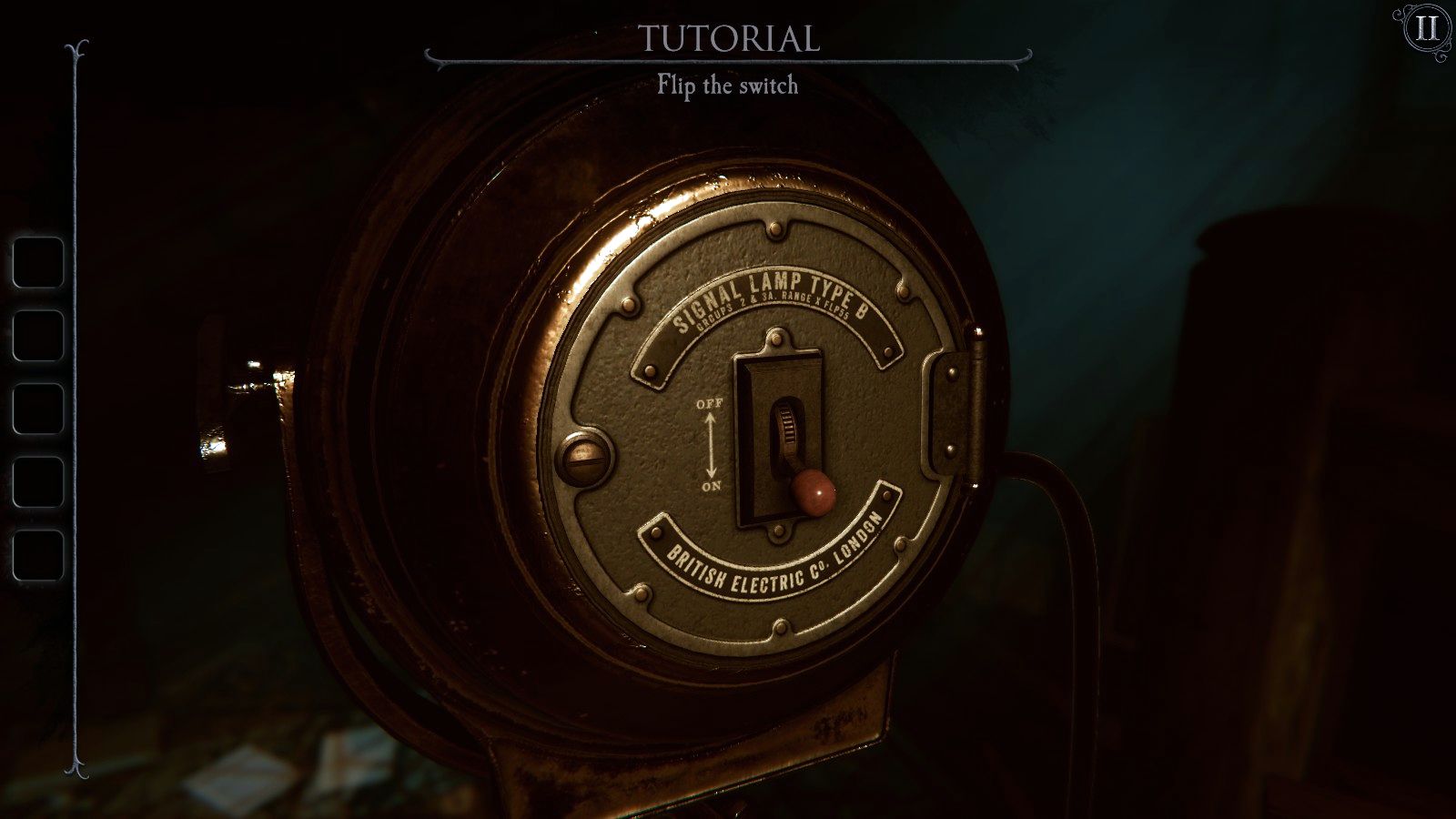The height and width of the screenshot is (819, 1456).
Task: Click the flathead screw left of the switch
Action: coord(585,460)
